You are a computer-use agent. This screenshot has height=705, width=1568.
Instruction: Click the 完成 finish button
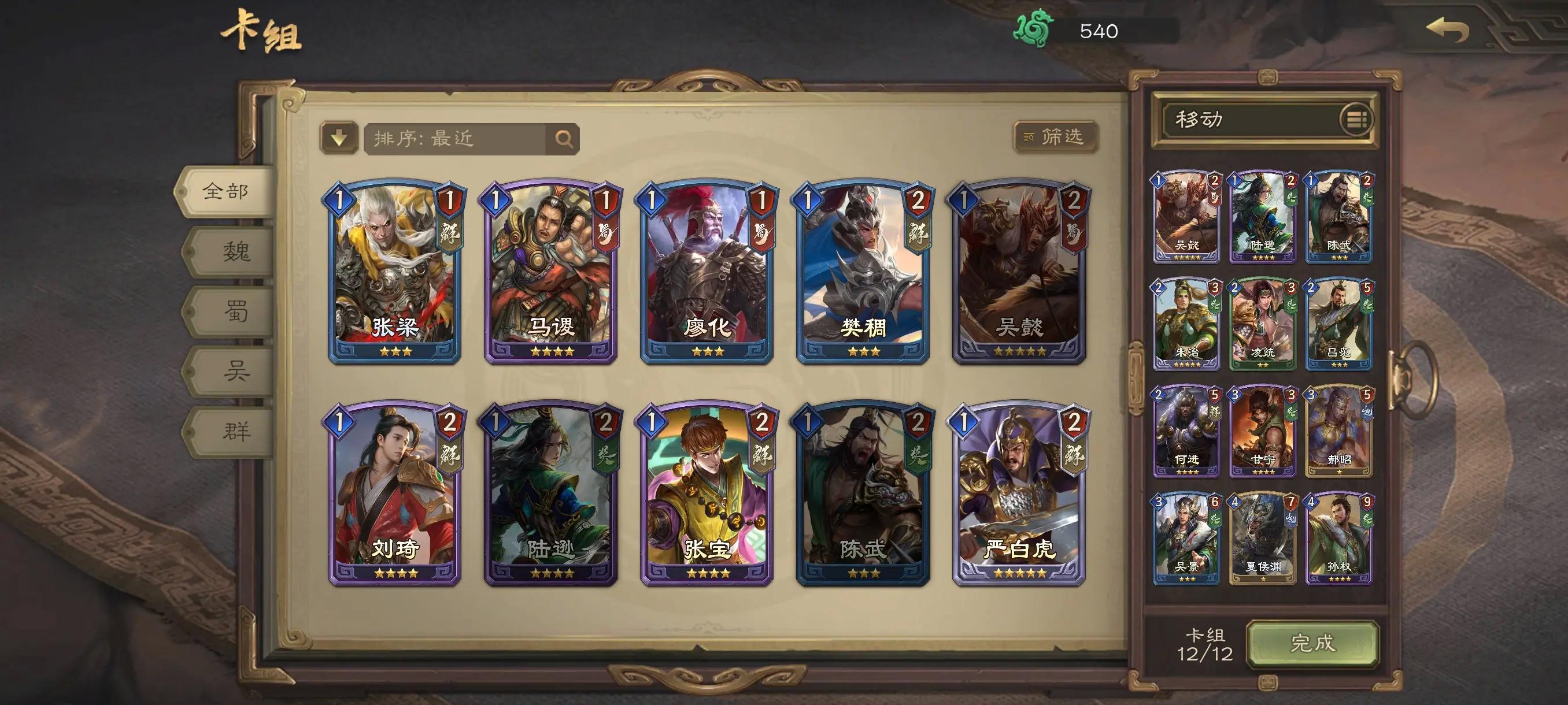coord(1312,644)
